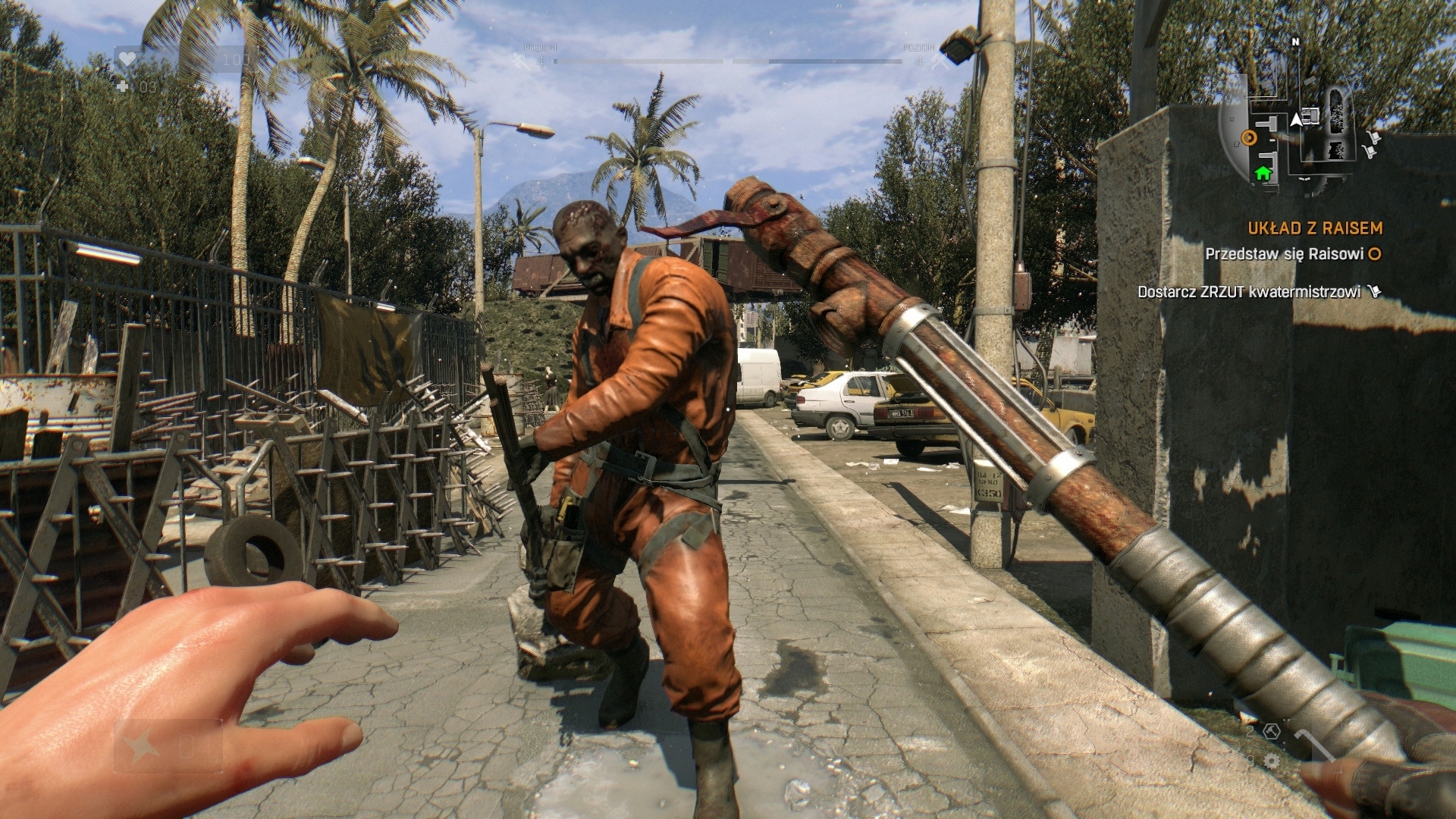Click the white heart health icon

127,58
